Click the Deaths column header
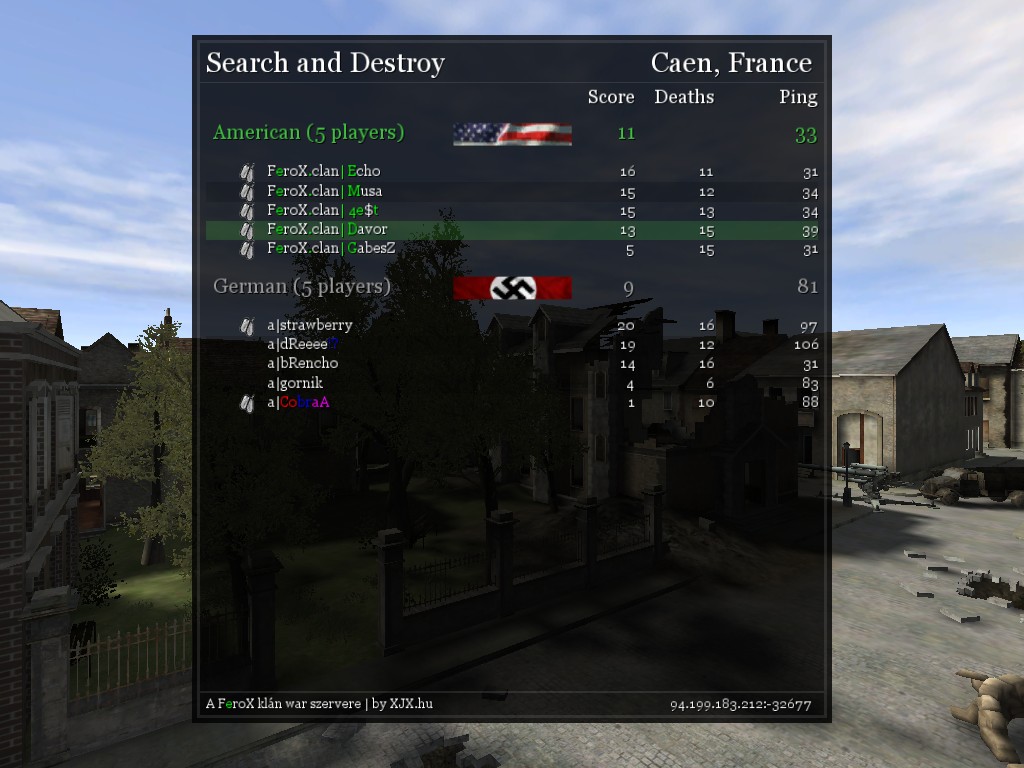Screen dimensions: 1024x768 (684, 97)
